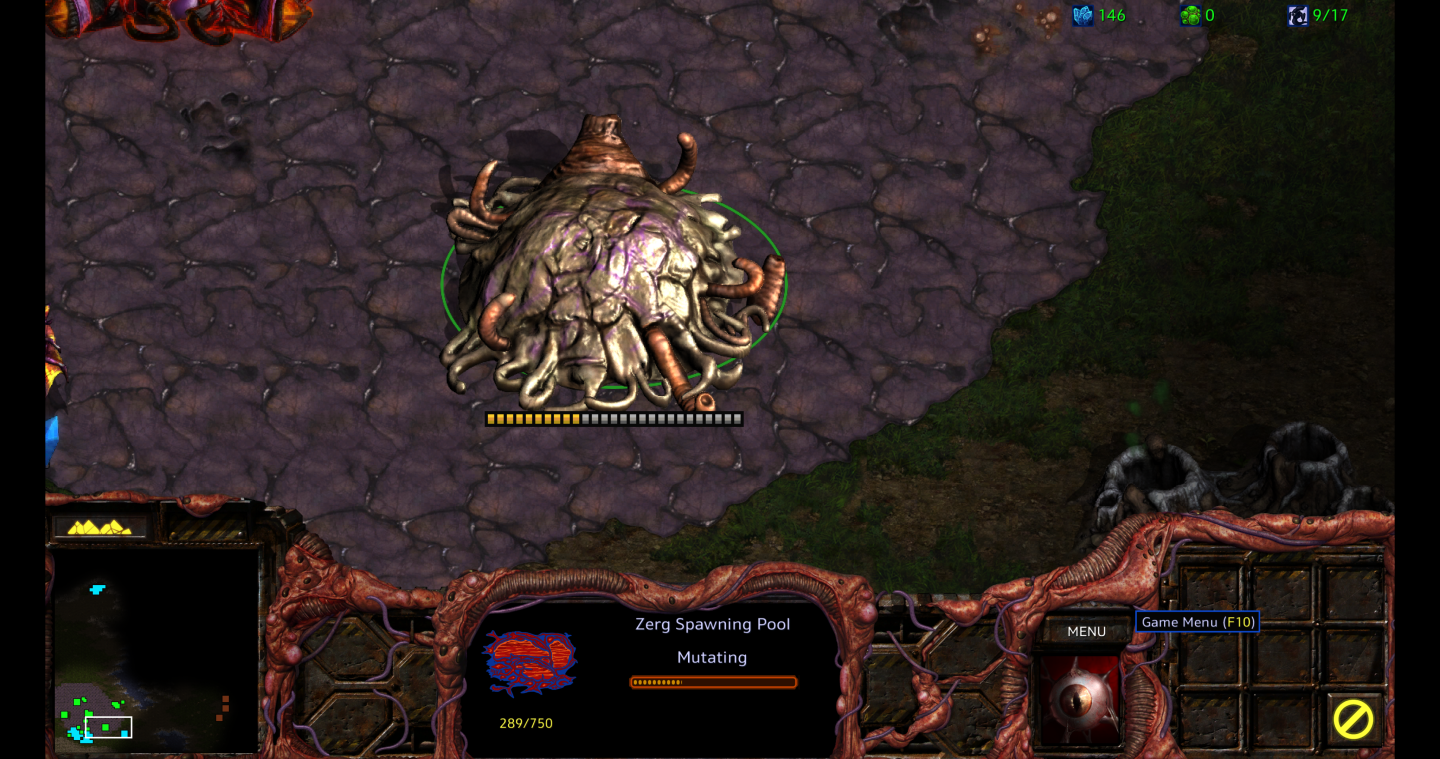The width and height of the screenshot is (1440, 759).
Task: Click the vespene gas icon showing 0
Action: [x=1188, y=15]
